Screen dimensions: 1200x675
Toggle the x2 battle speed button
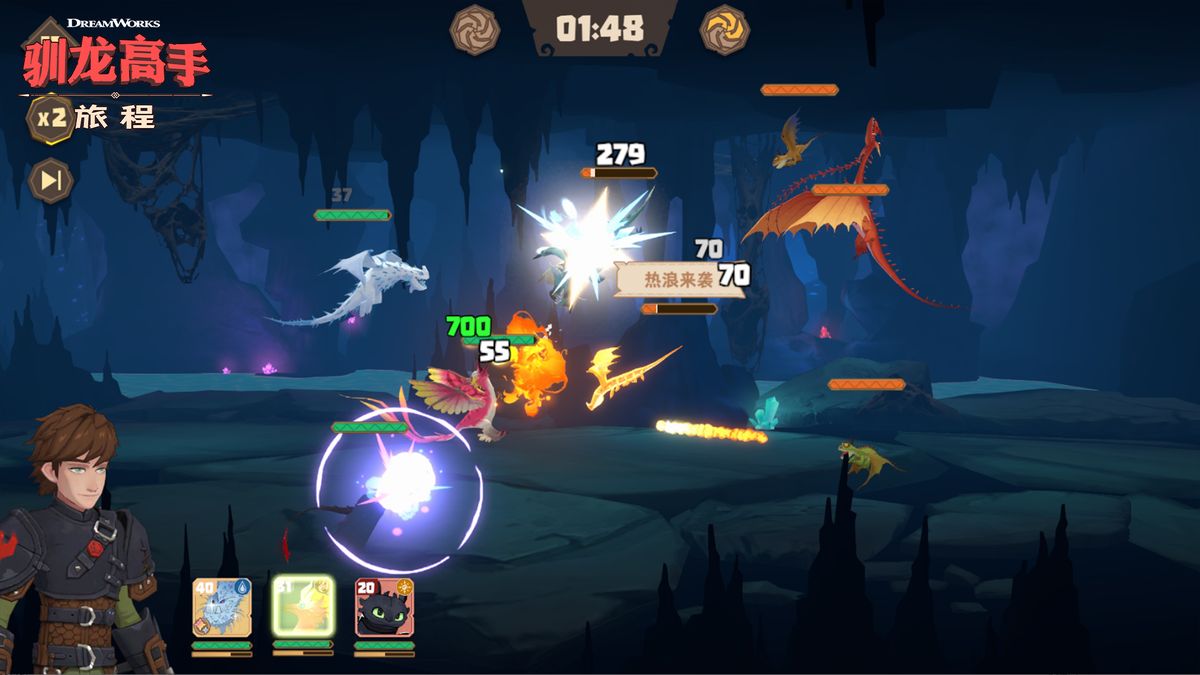50,117
